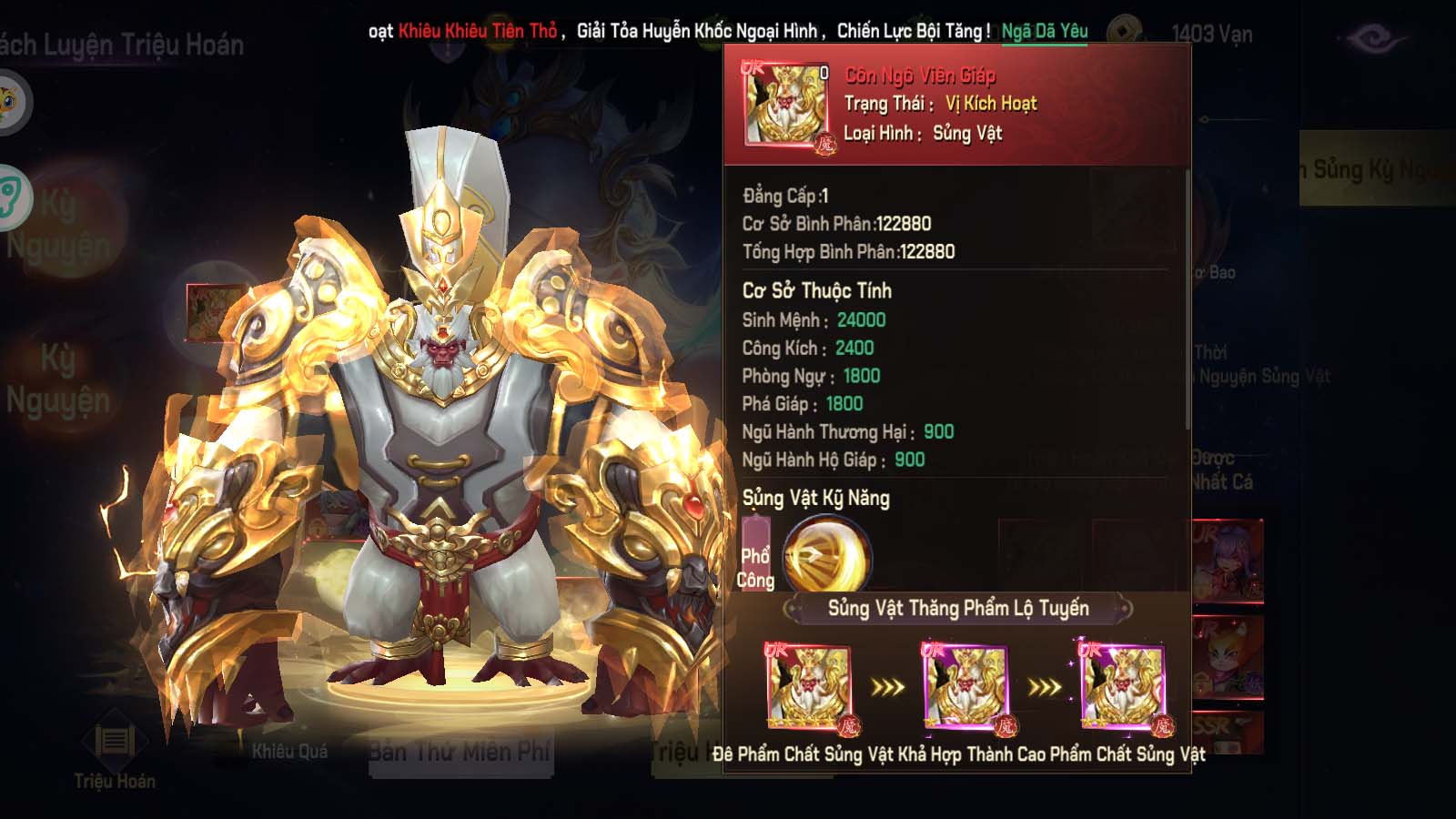This screenshot has width=1456, height=819.
Task: Open the Triệu Hoán summon menu
Action: (x=115, y=755)
